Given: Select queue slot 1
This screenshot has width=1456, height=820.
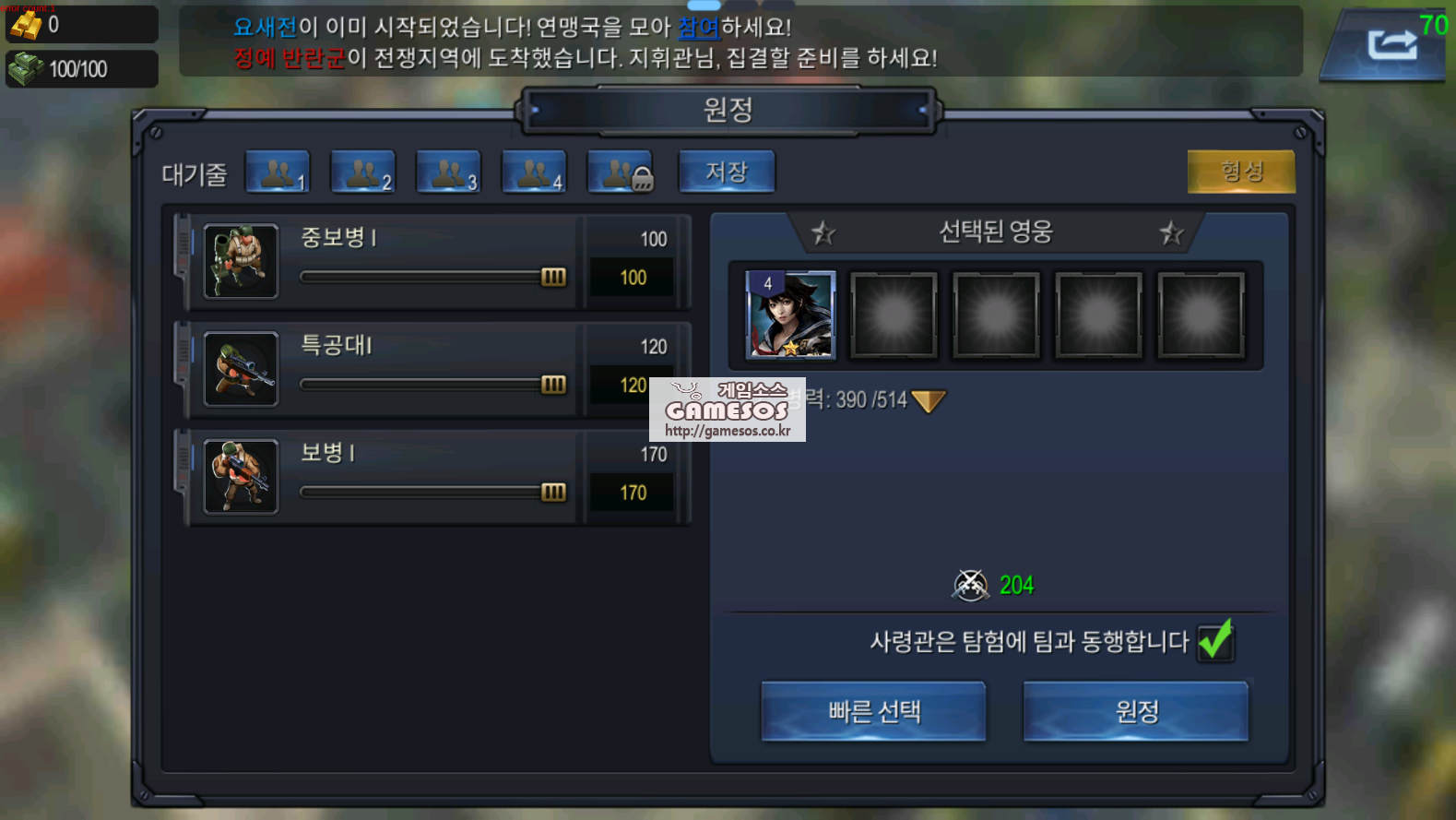Looking at the screenshot, I should (278, 172).
